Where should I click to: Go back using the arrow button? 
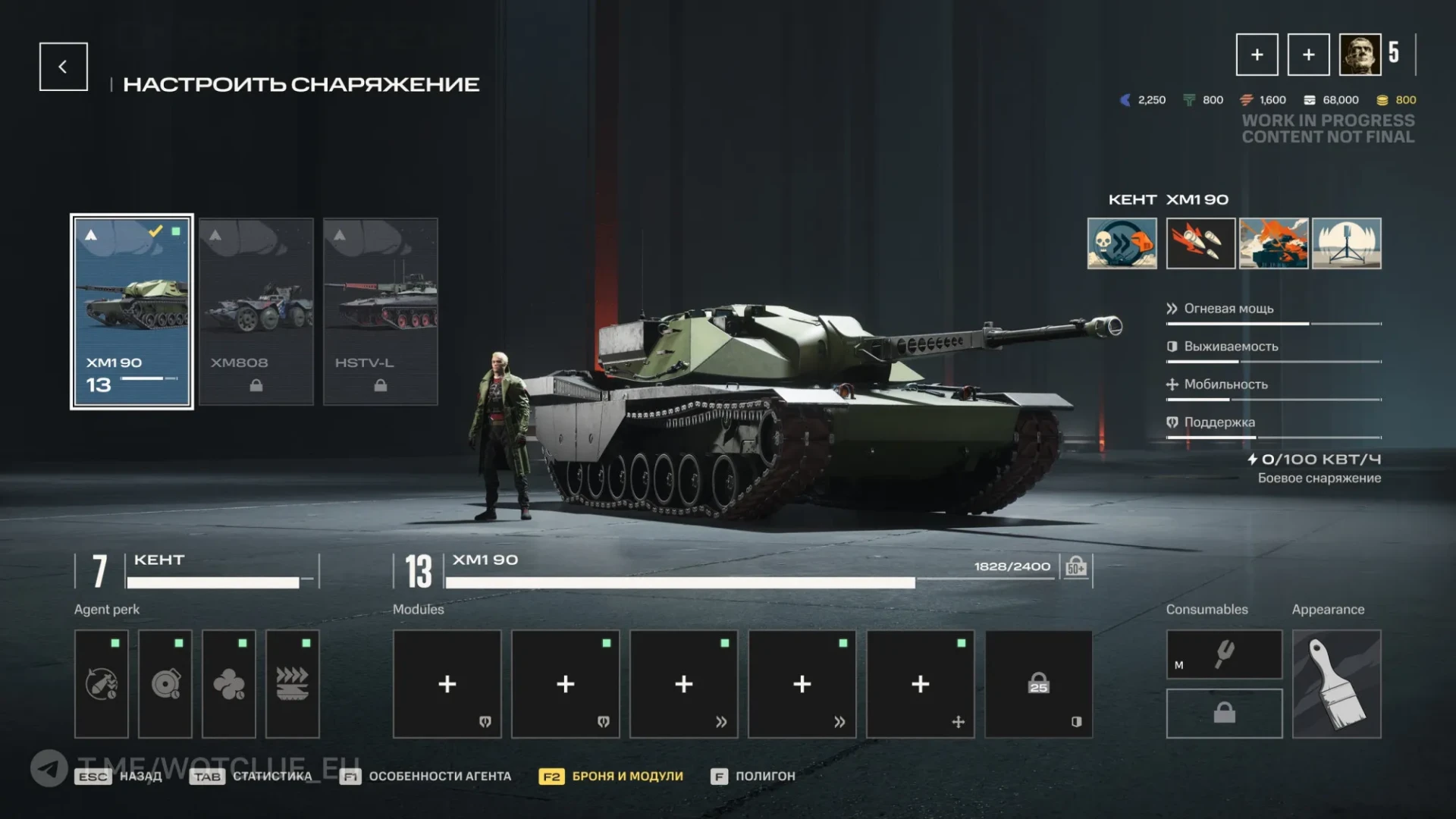click(x=63, y=67)
